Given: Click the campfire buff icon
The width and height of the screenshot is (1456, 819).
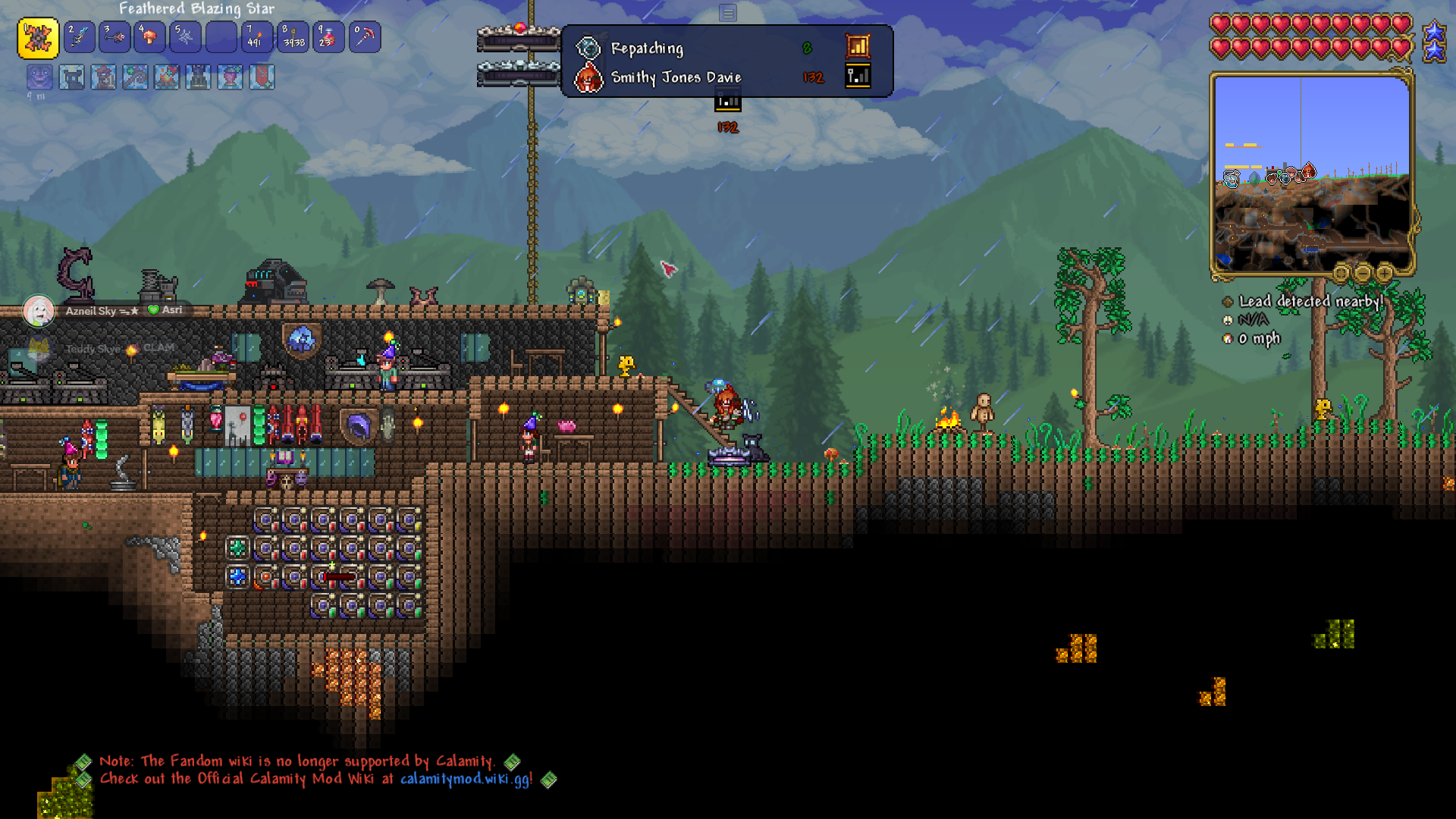Looking at the screenshot, I should click(167, 77).
